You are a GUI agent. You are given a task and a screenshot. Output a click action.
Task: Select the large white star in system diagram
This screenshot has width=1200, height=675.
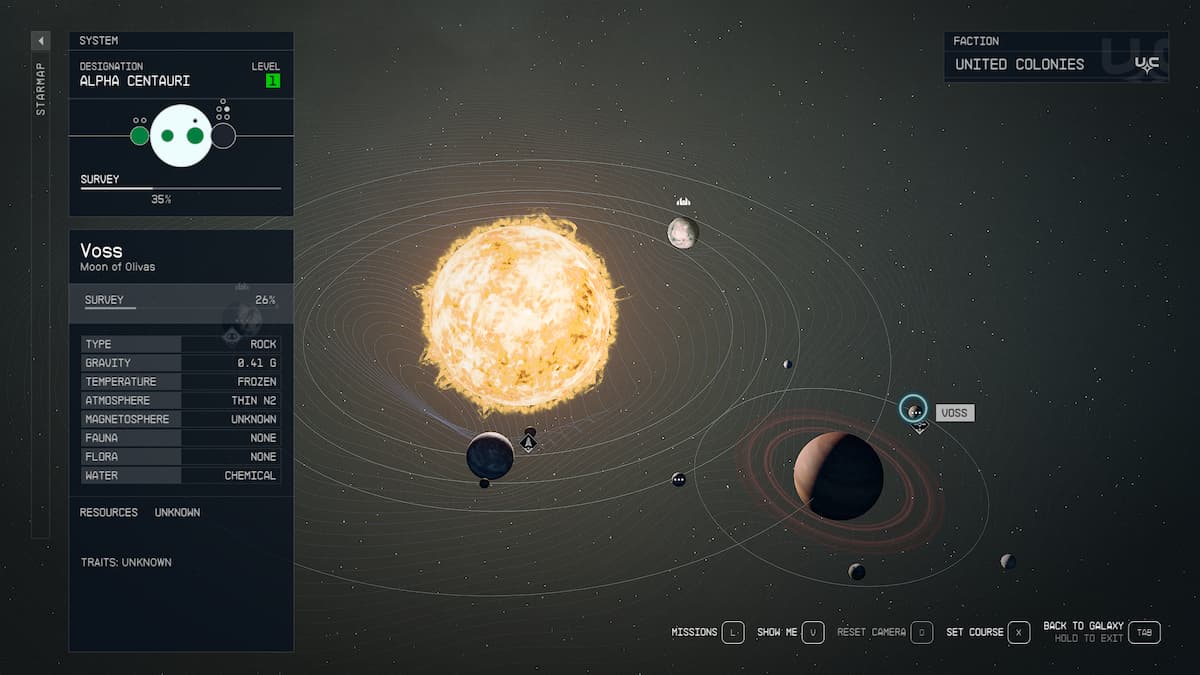click(x=181, y=135)
